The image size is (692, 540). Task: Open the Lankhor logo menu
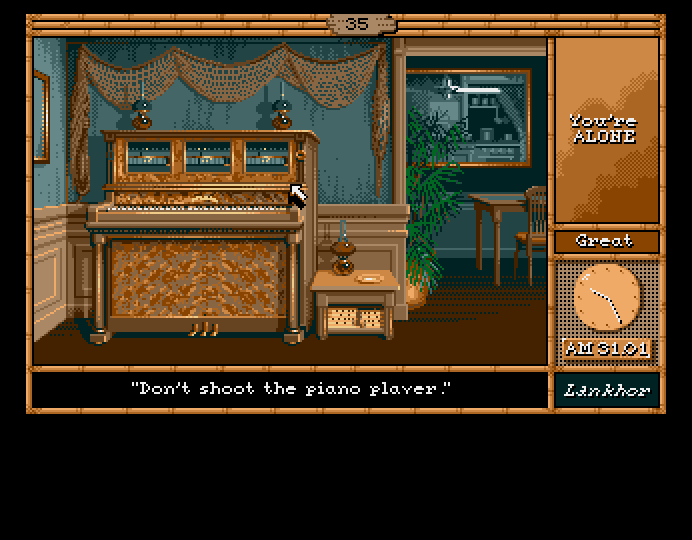tap(606, 390)
